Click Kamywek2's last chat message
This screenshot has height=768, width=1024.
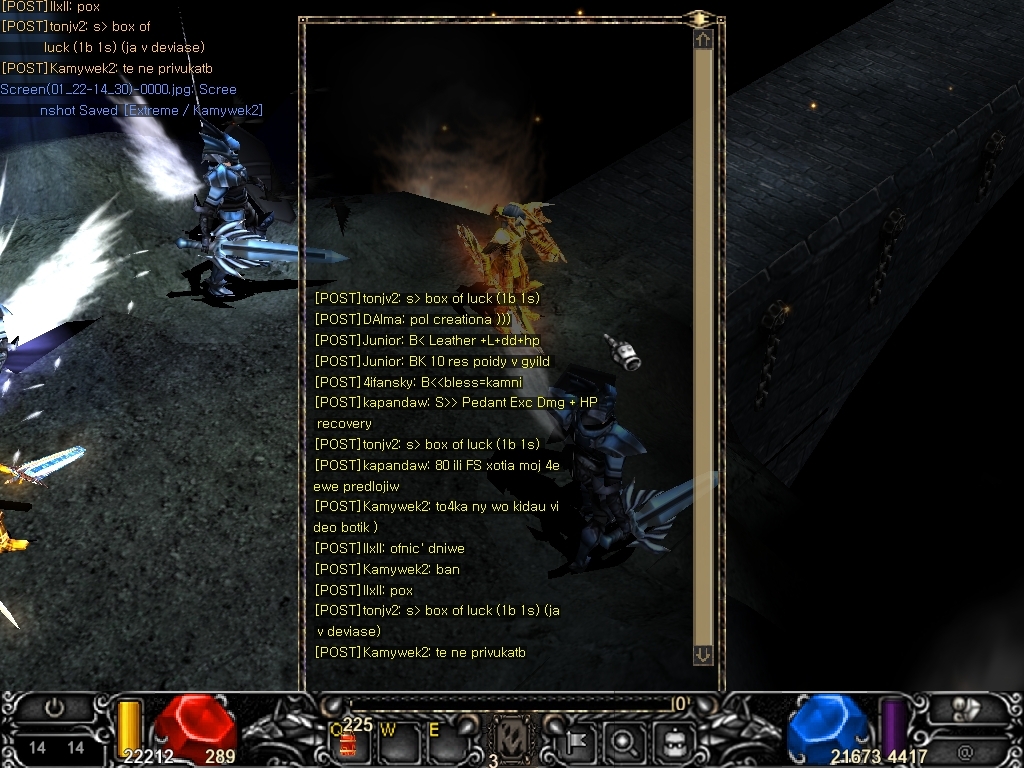420,652
